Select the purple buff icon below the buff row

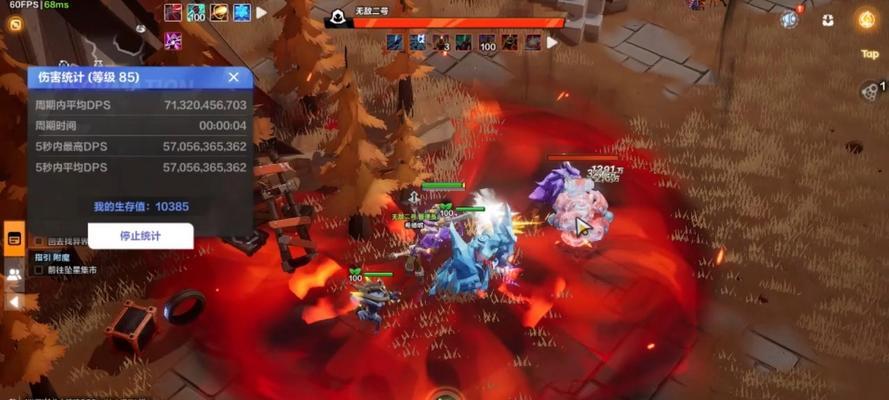pyautogui.click(x=173, y=41)
